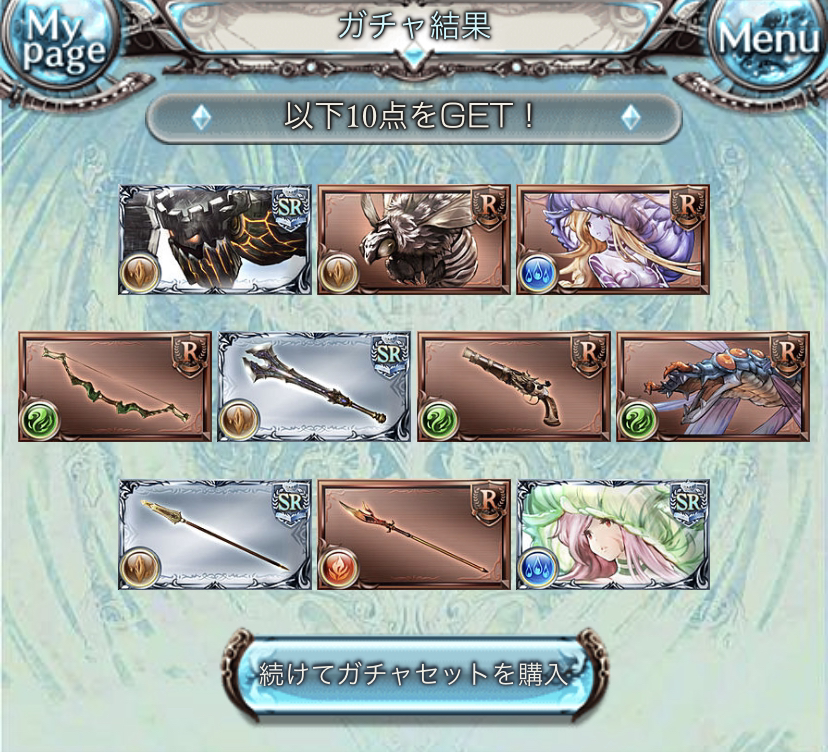Image resolution: width=828 pixels, height=752 pixels.
Task: Open the Menu orb
Action: click(769, 38)
